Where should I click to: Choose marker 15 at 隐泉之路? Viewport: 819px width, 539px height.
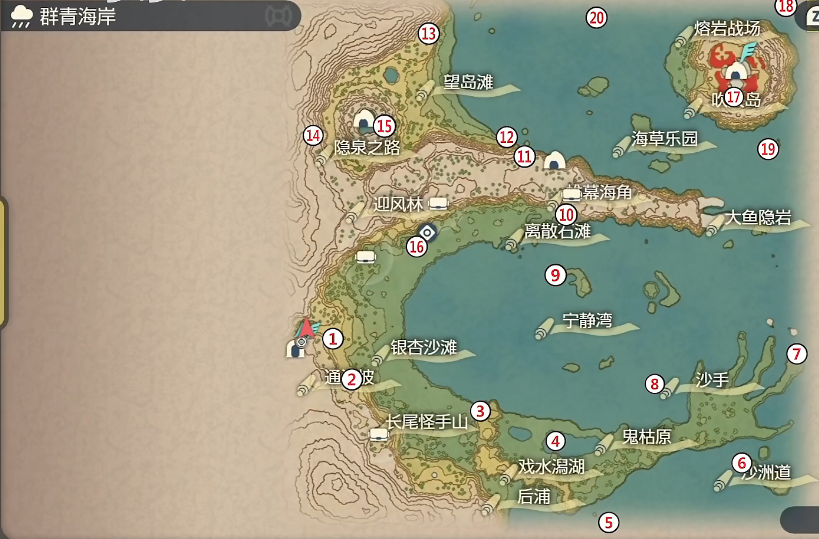pyautogui.click(x=384, y=126)
